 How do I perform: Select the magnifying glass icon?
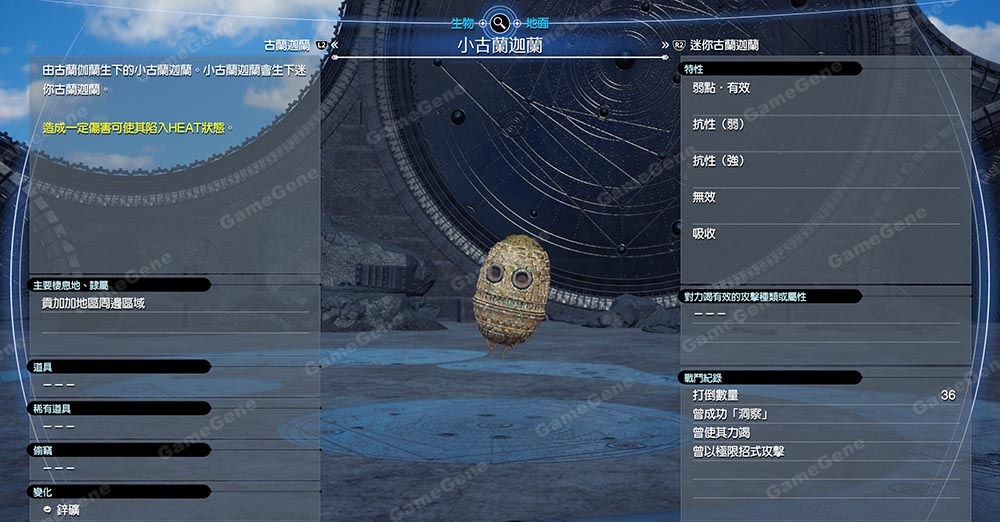click(500, 22)
